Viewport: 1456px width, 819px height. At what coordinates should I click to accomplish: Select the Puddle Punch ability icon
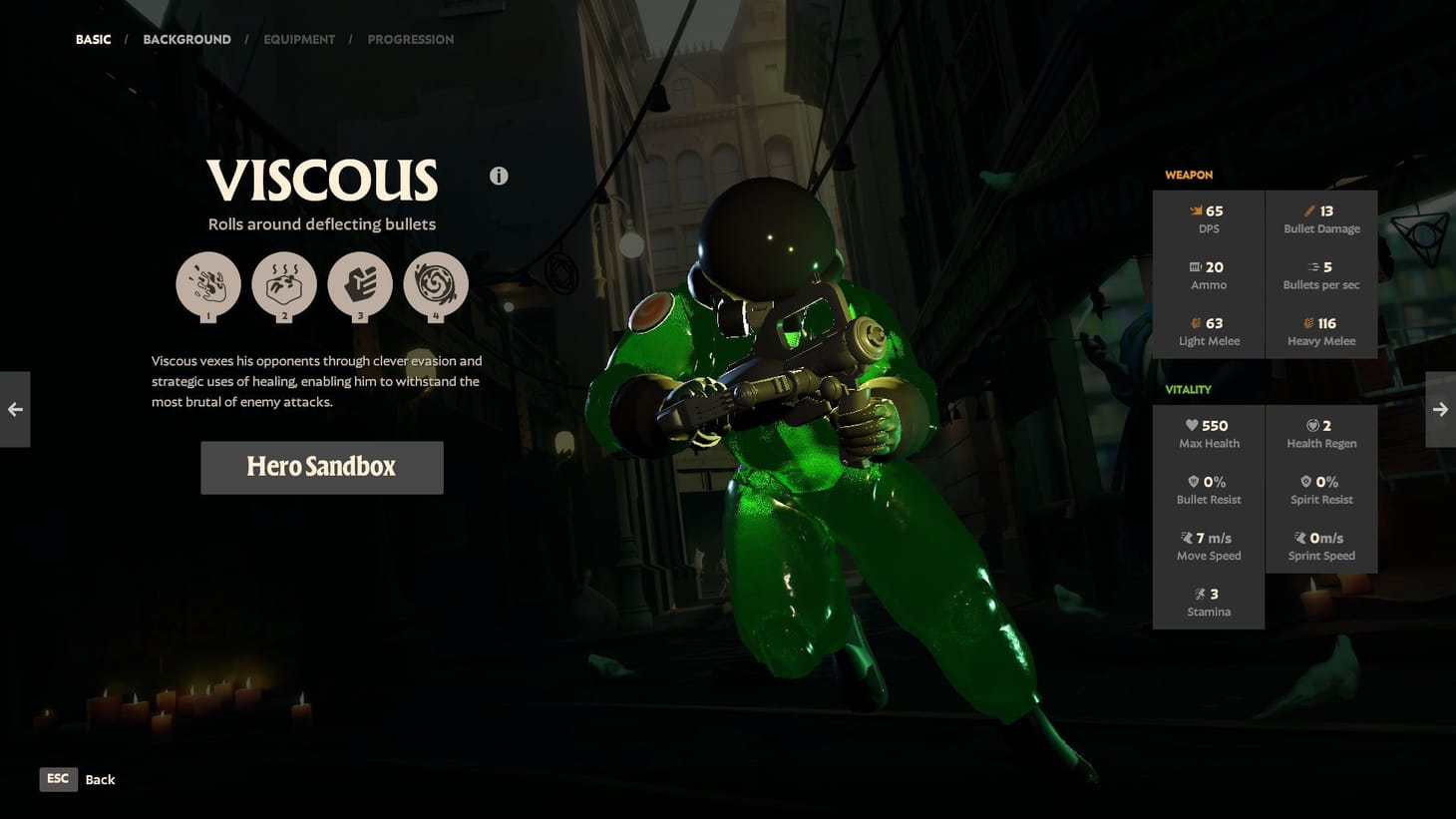point(360,284)
